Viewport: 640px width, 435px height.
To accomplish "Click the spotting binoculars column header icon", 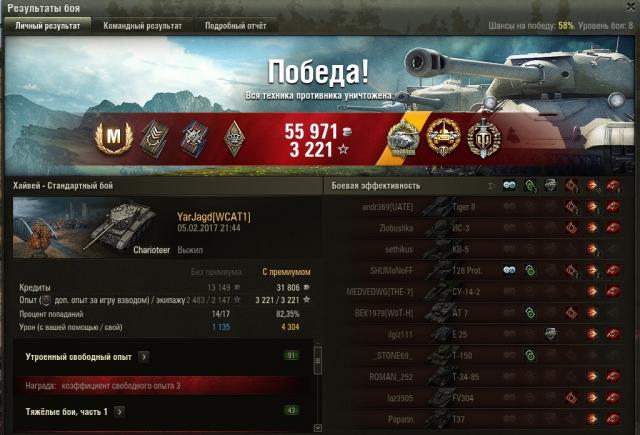I will pyautogui.click(x=508, y=185).
